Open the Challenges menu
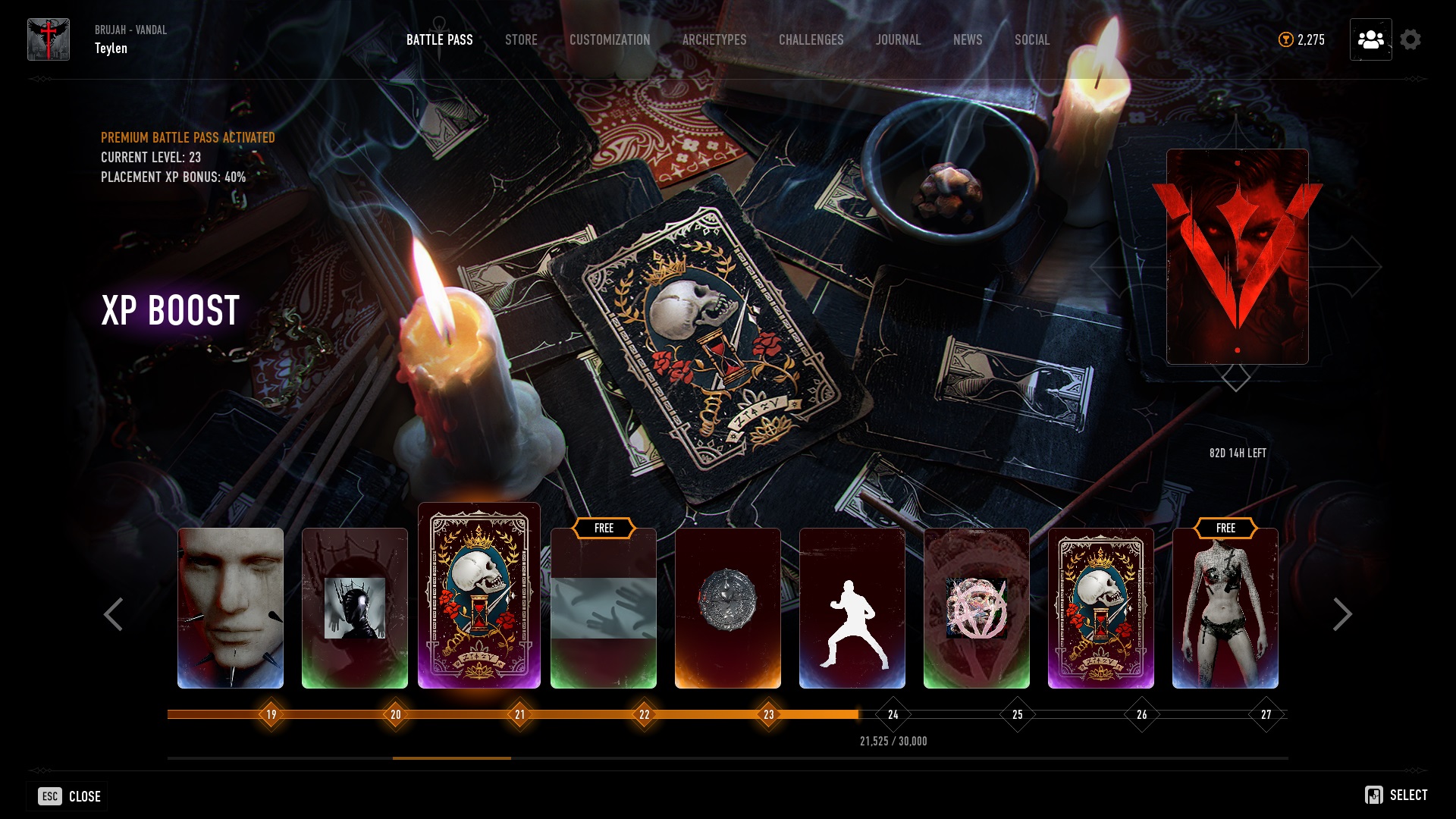This screenshot has width=1456, height=819. click(810, 39)
